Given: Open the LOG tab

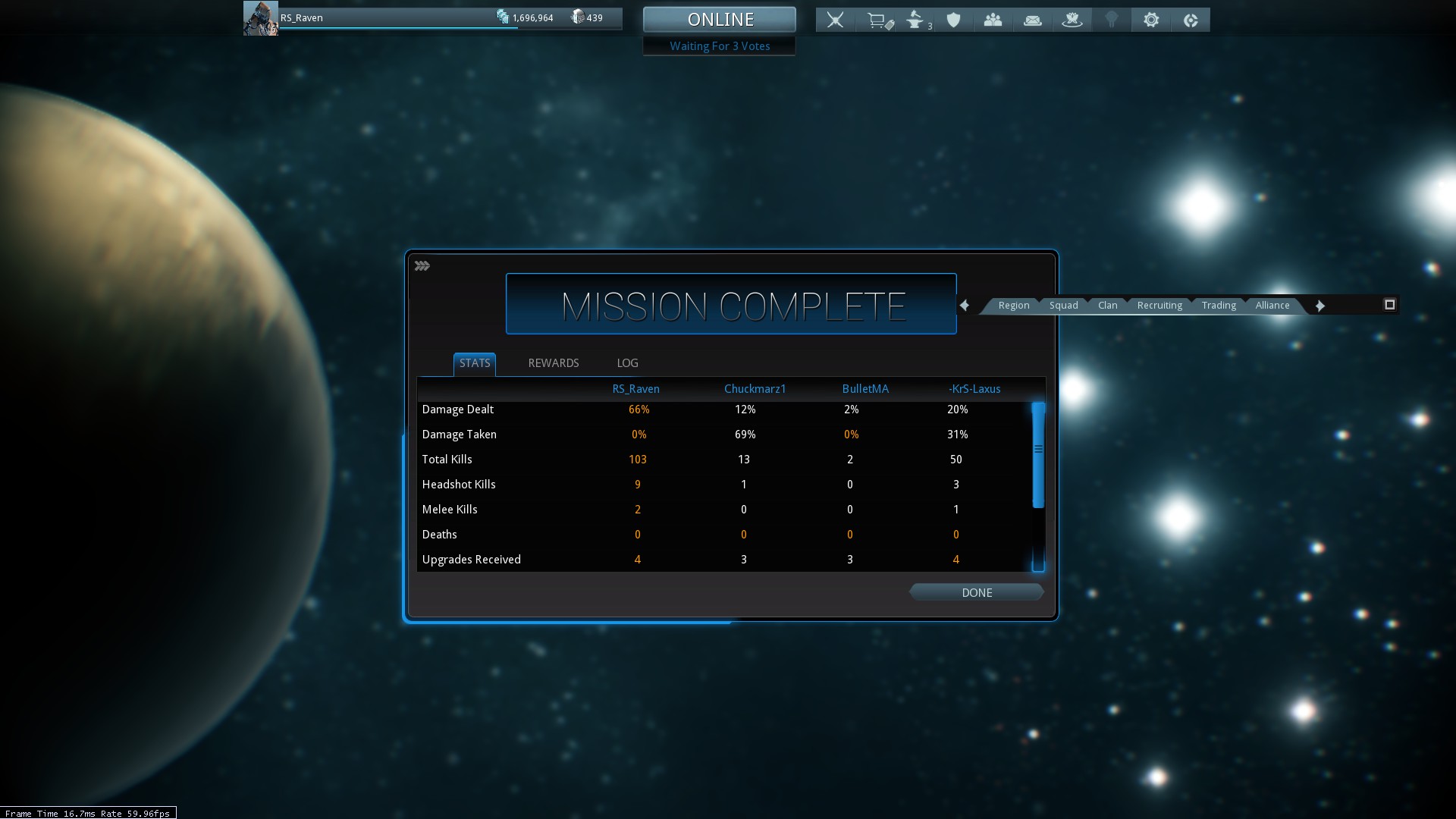Looking at the screenshot, I should coord(627,363).
